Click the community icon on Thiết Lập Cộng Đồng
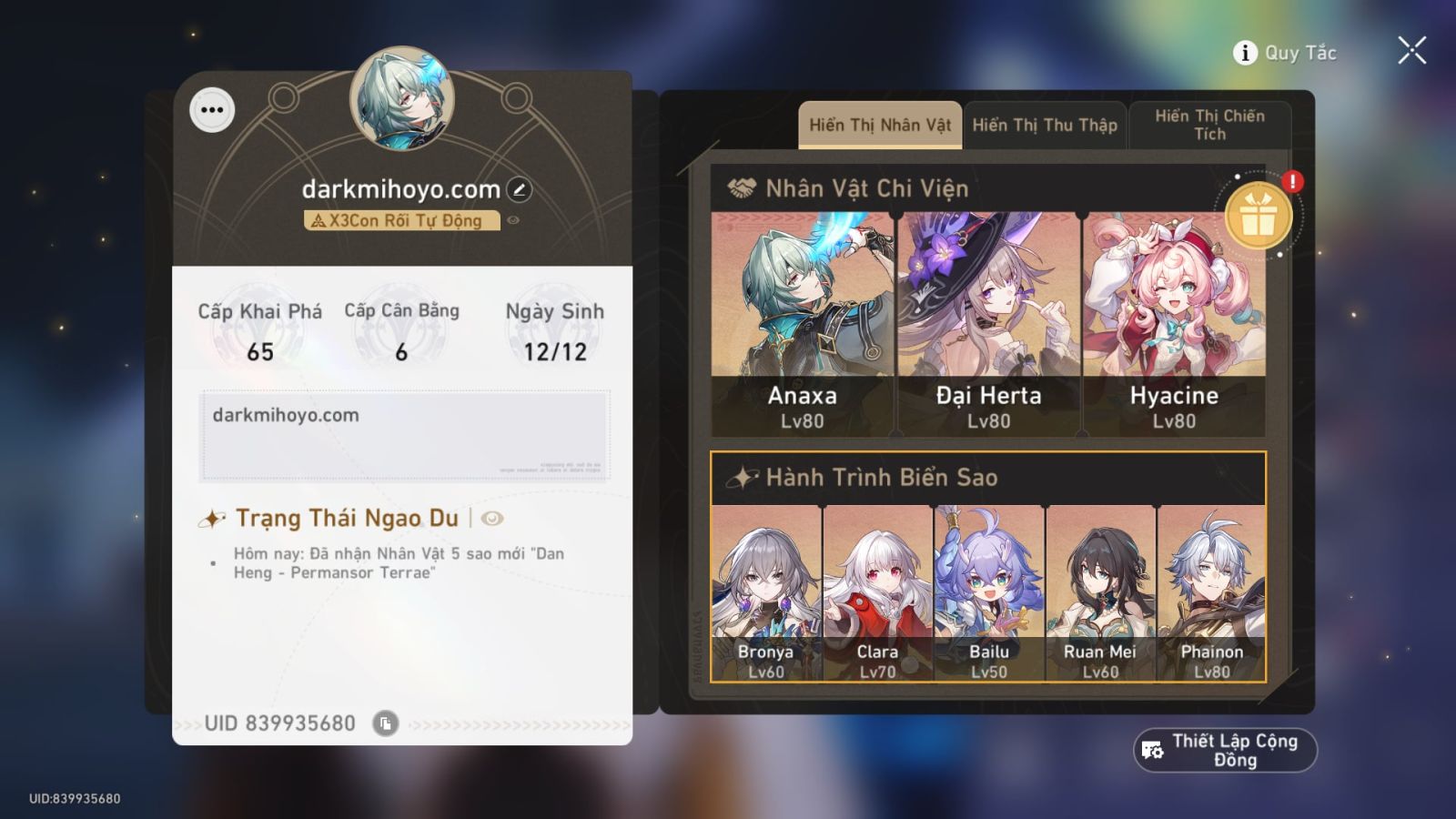The width and height of the screenshot is (1456, 819). 1150,749
